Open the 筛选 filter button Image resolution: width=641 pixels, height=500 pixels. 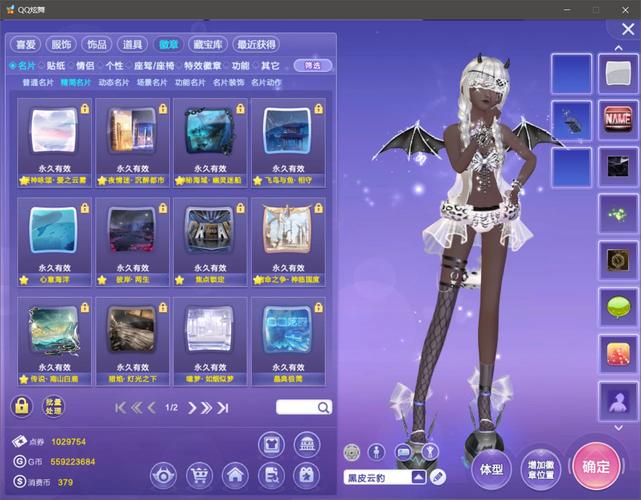pyautogui.click(x=313, y=65)
